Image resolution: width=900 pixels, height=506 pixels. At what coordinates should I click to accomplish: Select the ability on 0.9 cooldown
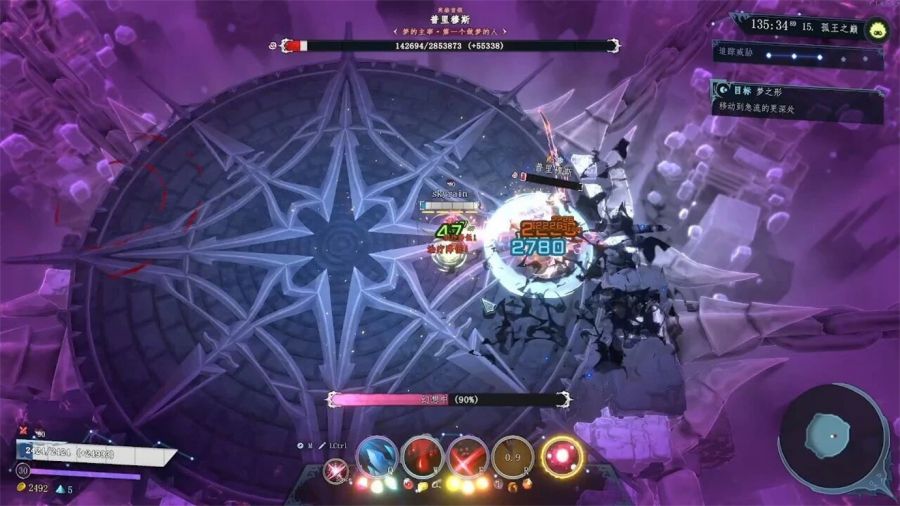point(513,456)
